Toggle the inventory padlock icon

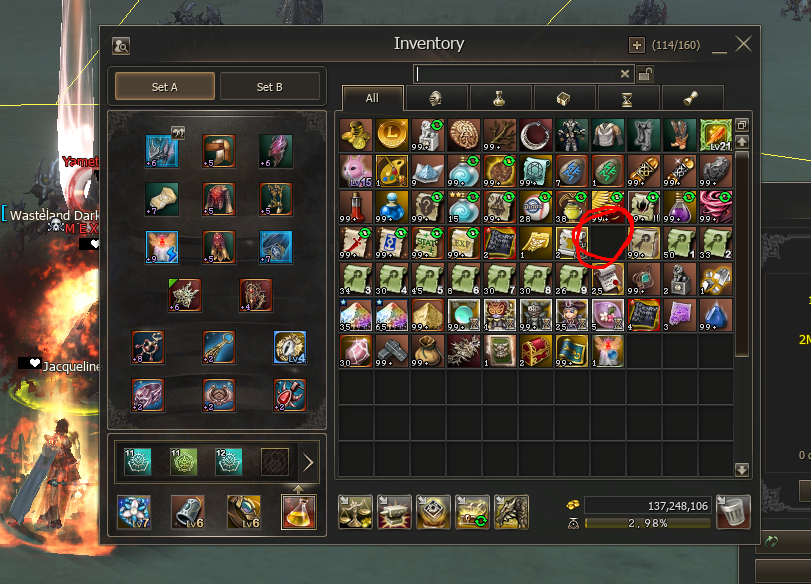click(x=645, y=74)
